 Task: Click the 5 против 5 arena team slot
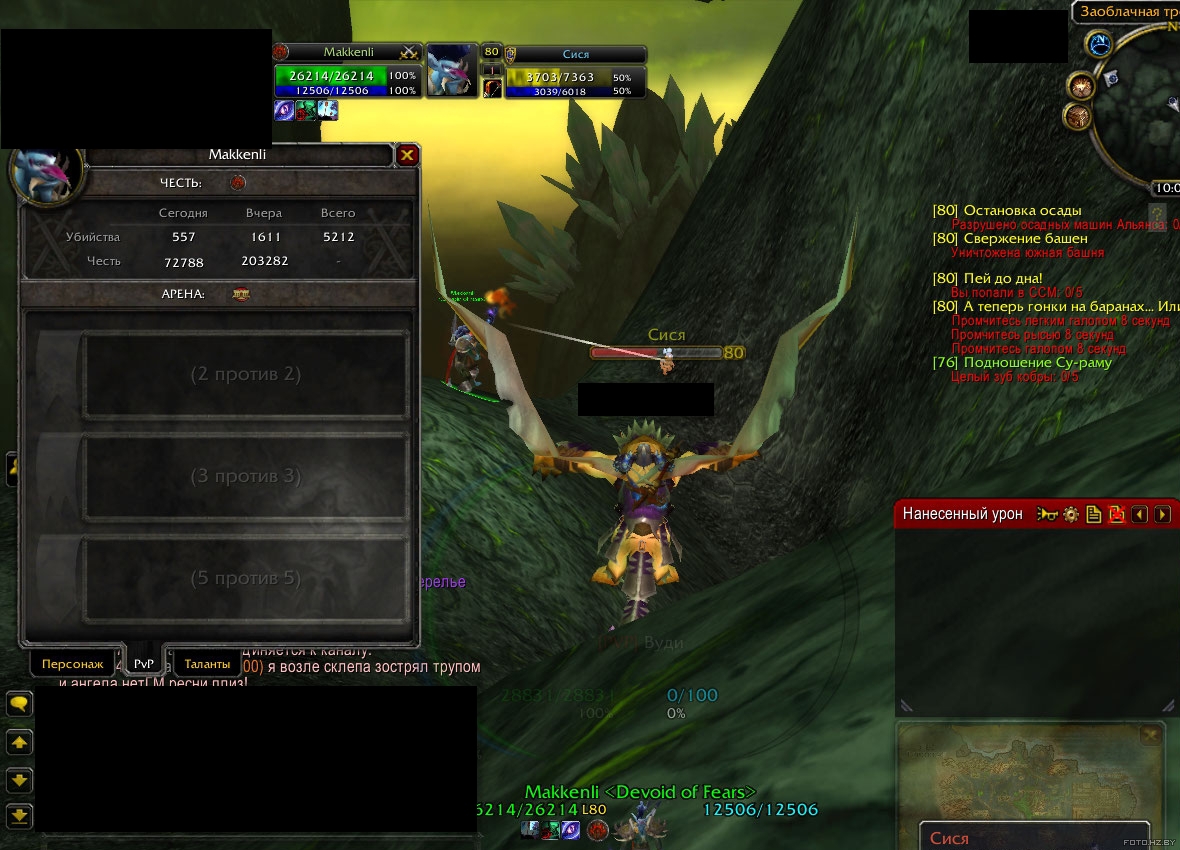(245, 579)
